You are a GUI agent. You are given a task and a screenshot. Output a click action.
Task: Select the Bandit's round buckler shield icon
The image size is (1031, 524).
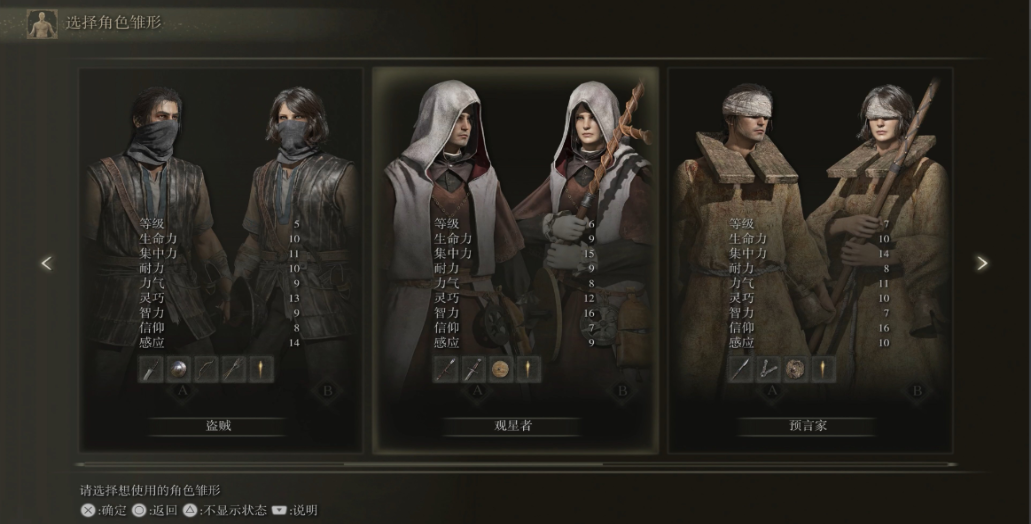(178, 369)
